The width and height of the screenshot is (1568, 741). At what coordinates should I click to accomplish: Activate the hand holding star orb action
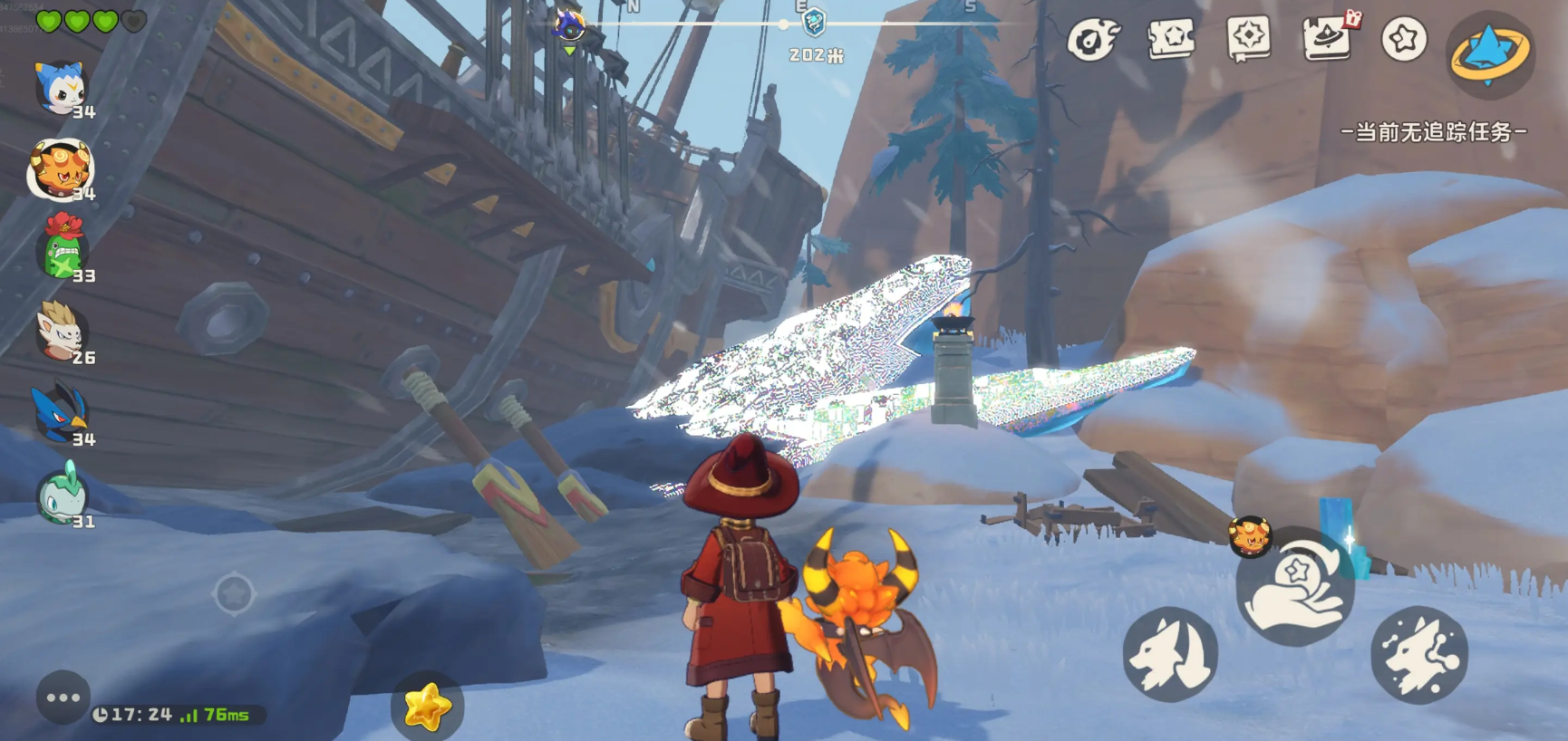[x=1295, y=586]
